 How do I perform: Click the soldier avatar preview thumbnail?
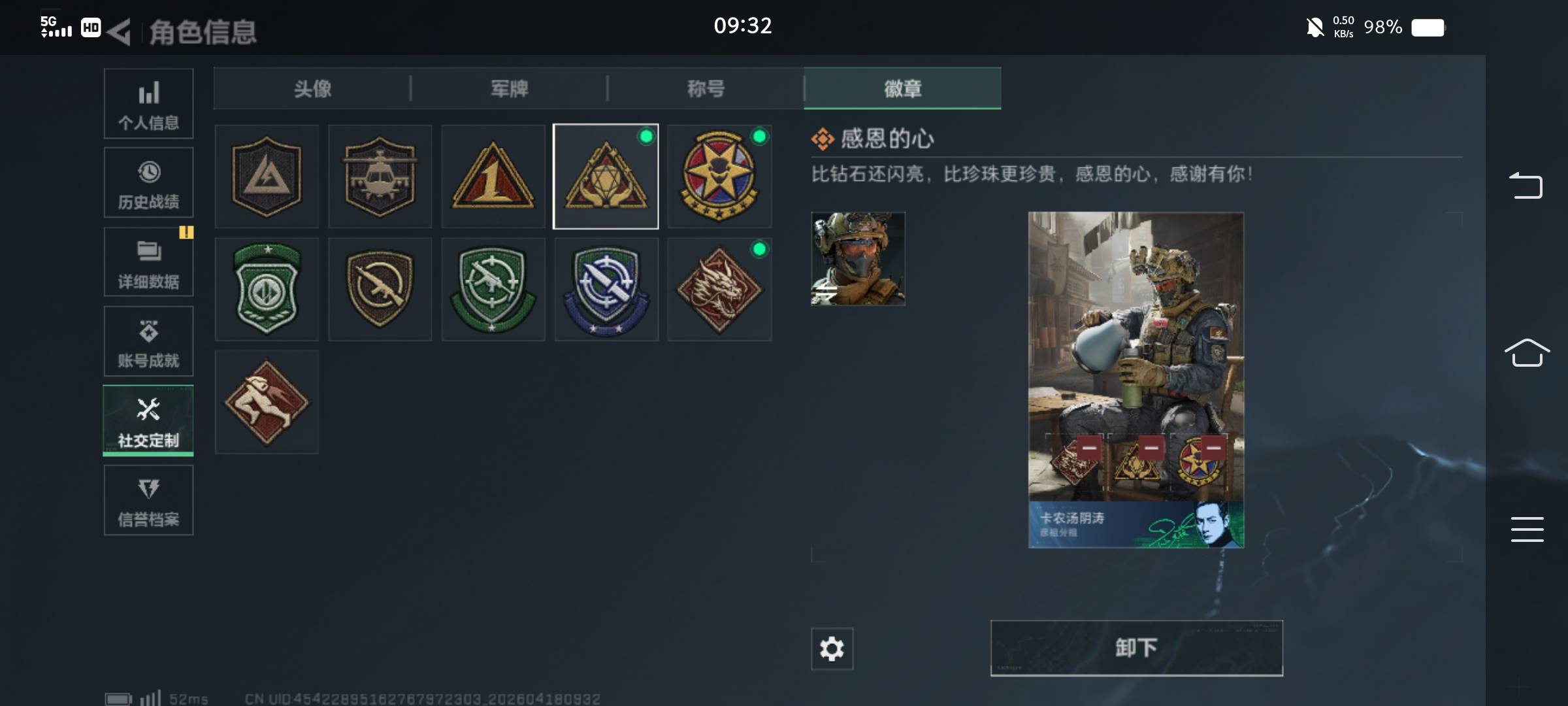point(857,260)
